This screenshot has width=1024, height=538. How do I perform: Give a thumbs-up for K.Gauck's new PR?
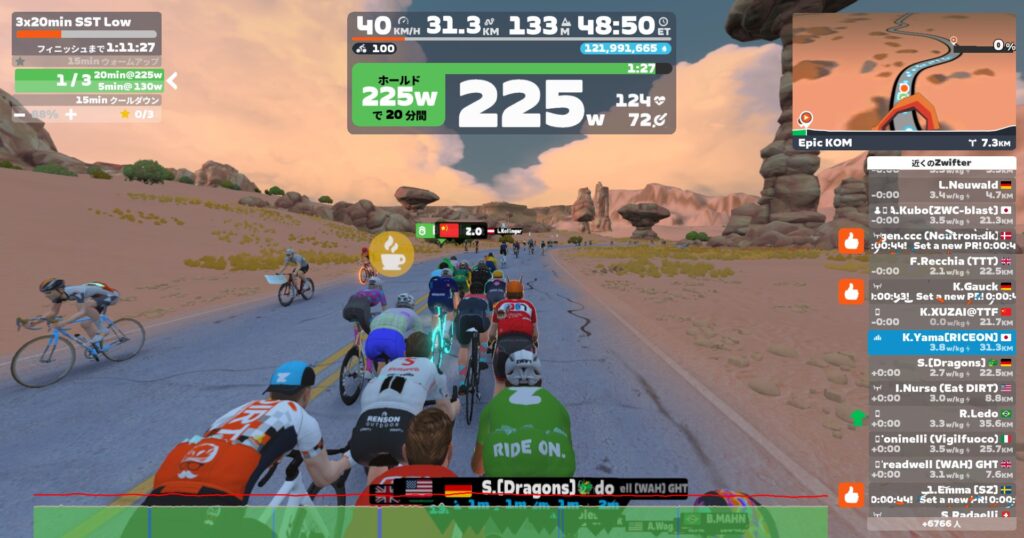851,291
